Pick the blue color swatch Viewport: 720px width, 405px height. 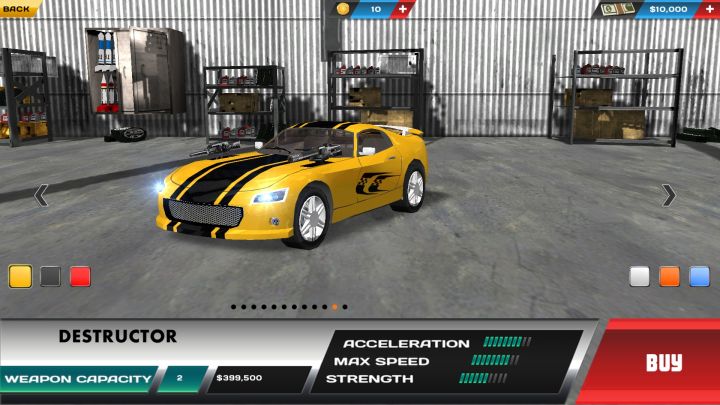point(700,277)
